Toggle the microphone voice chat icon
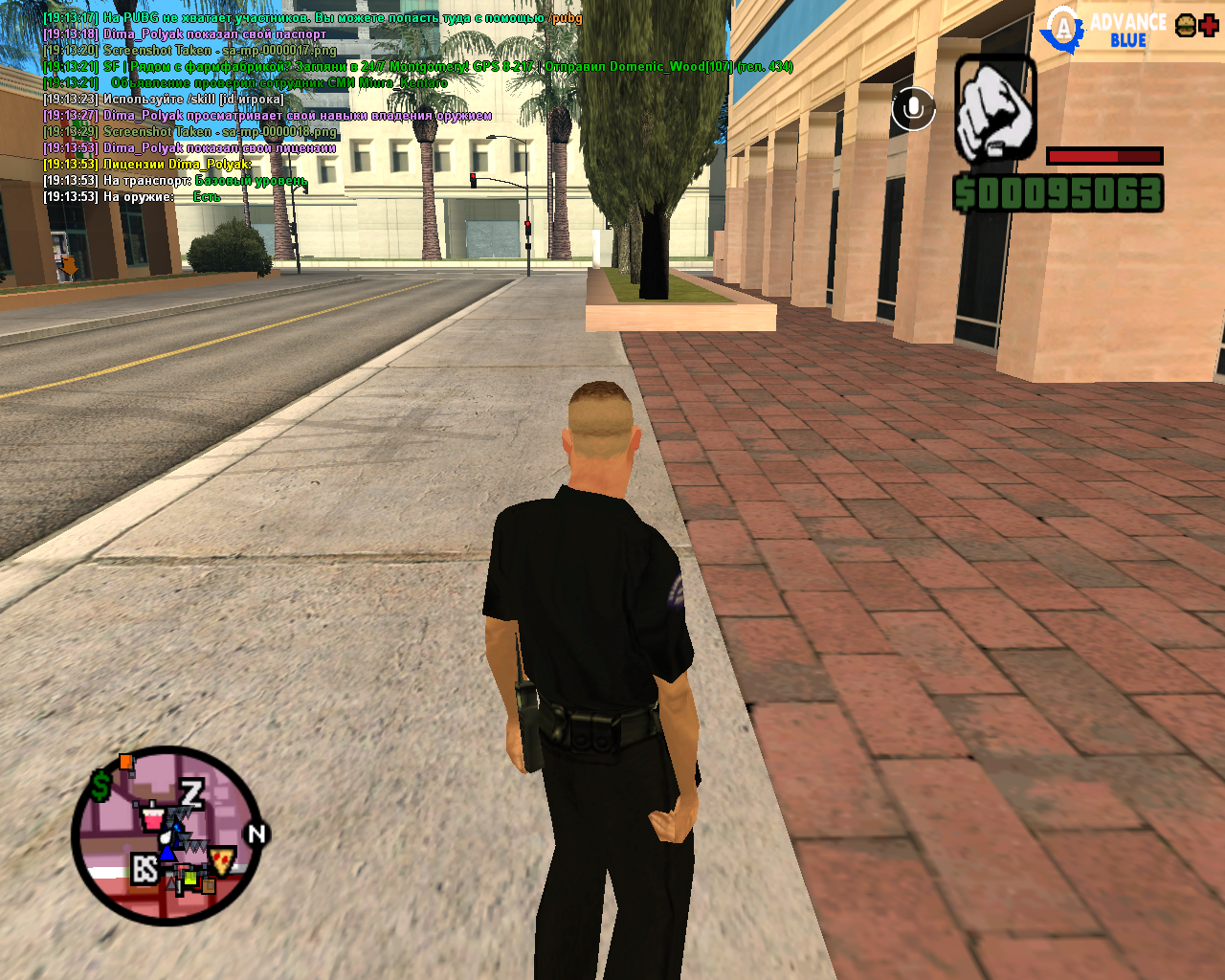 913,109
